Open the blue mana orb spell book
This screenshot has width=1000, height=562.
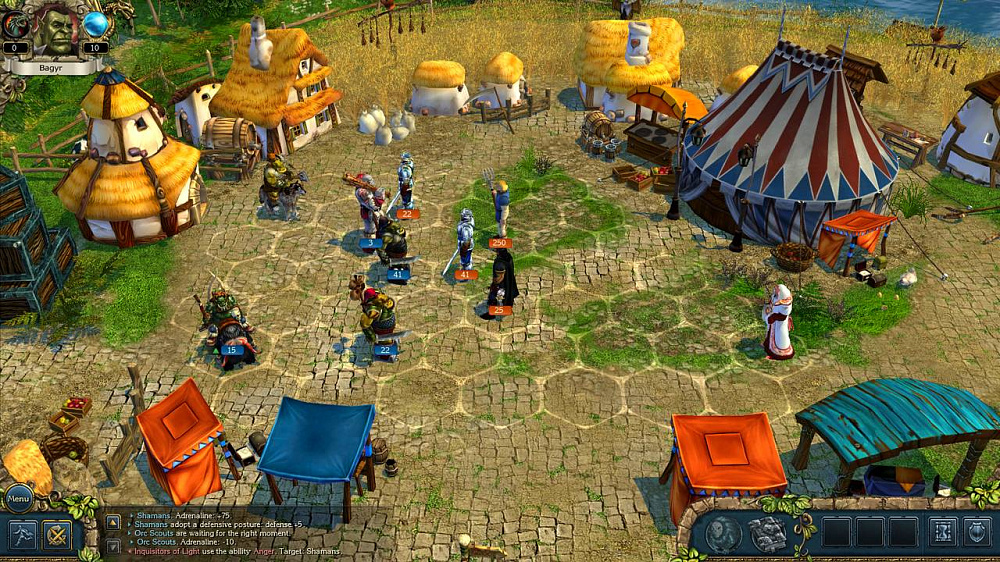pyautogui.click(x=96, y=25)
